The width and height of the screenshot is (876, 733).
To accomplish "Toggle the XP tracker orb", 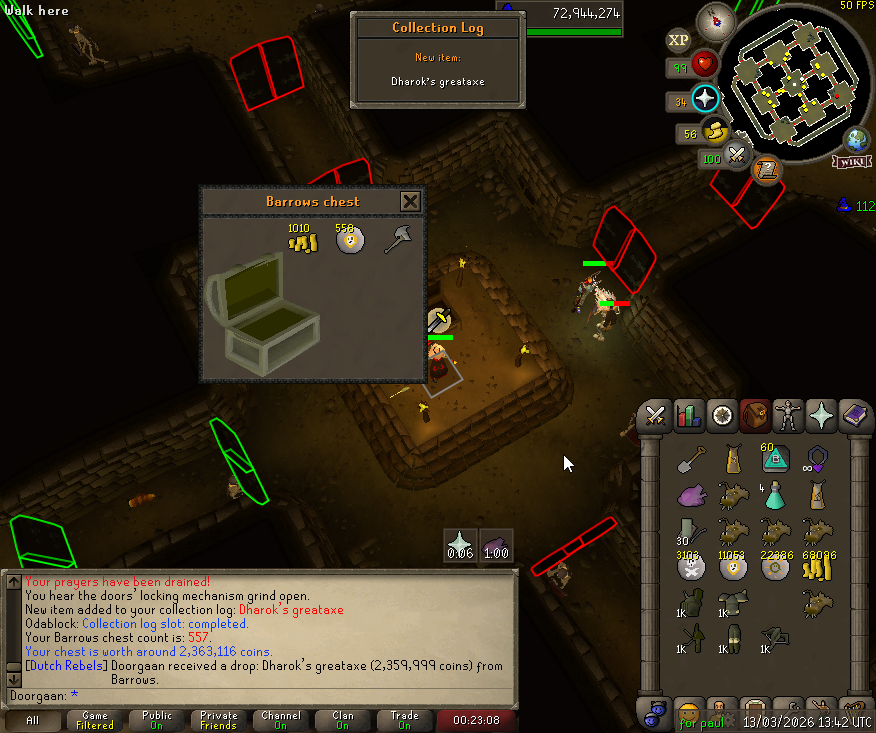I will tap(678, 40).
